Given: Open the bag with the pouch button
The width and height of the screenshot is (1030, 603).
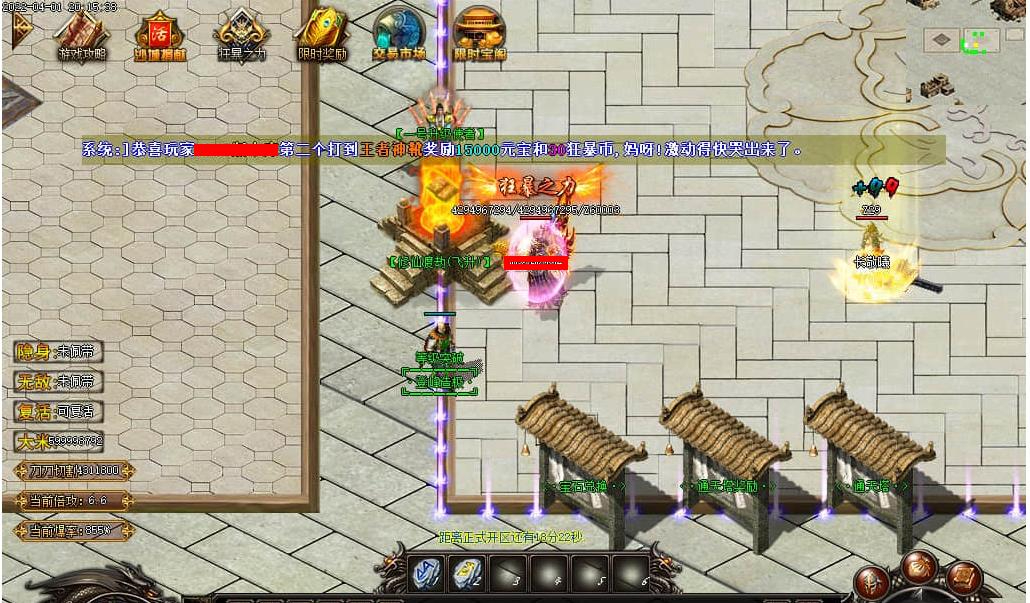Looking at the screenshot, I should pyautogui.click(x=919, y=567).
